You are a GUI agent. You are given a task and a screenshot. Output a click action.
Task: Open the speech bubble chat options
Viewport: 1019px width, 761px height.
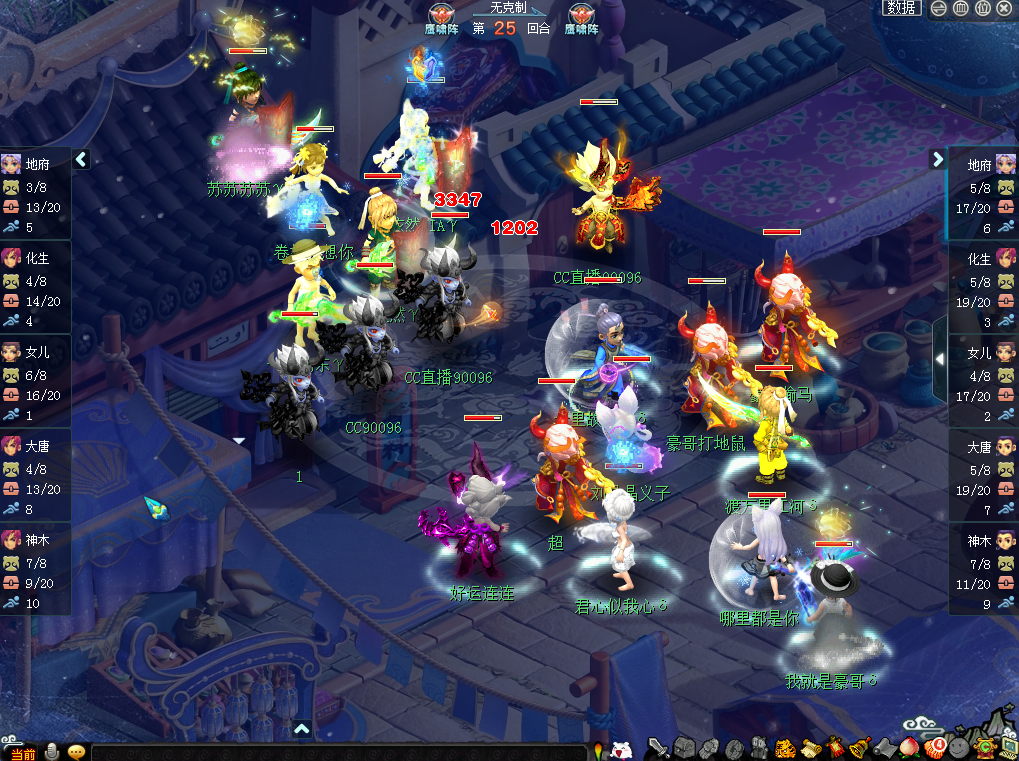tap(76, 752)
